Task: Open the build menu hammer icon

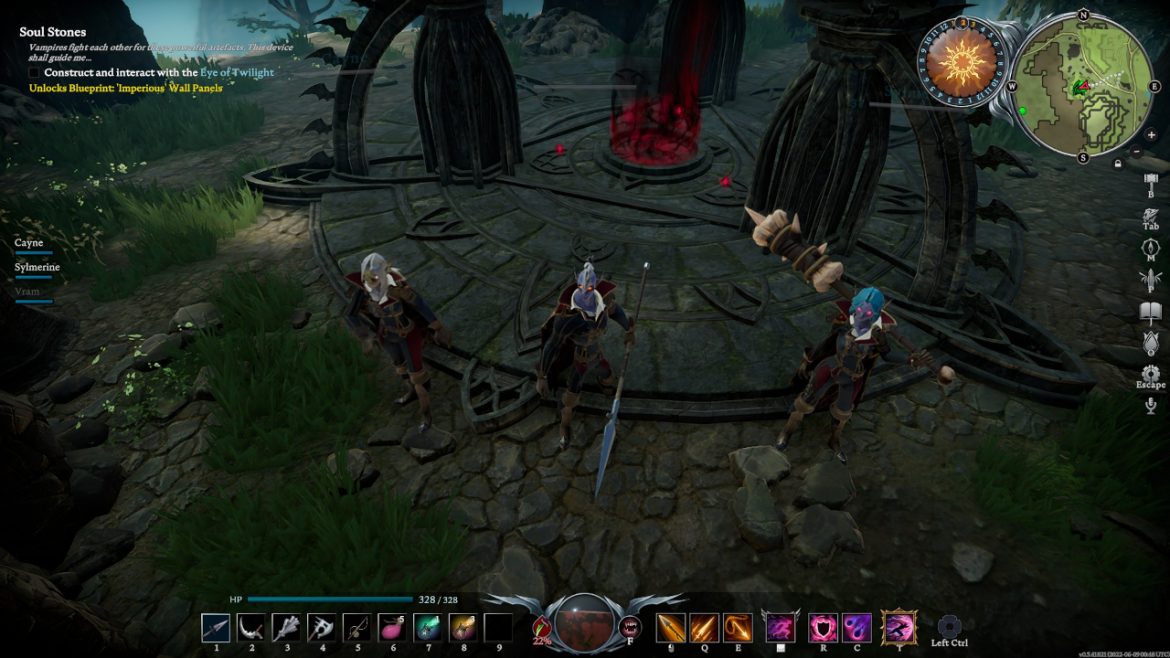Action: [1150, 186]
